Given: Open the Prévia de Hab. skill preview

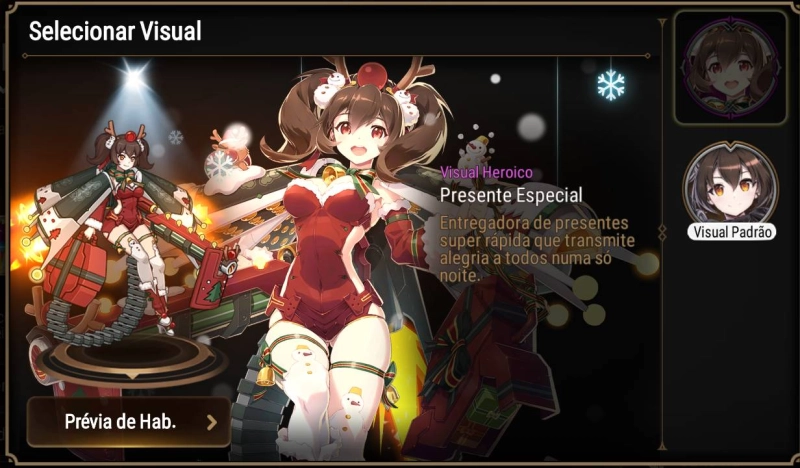Looking at the screenshot, I should (x=128, y=421).
